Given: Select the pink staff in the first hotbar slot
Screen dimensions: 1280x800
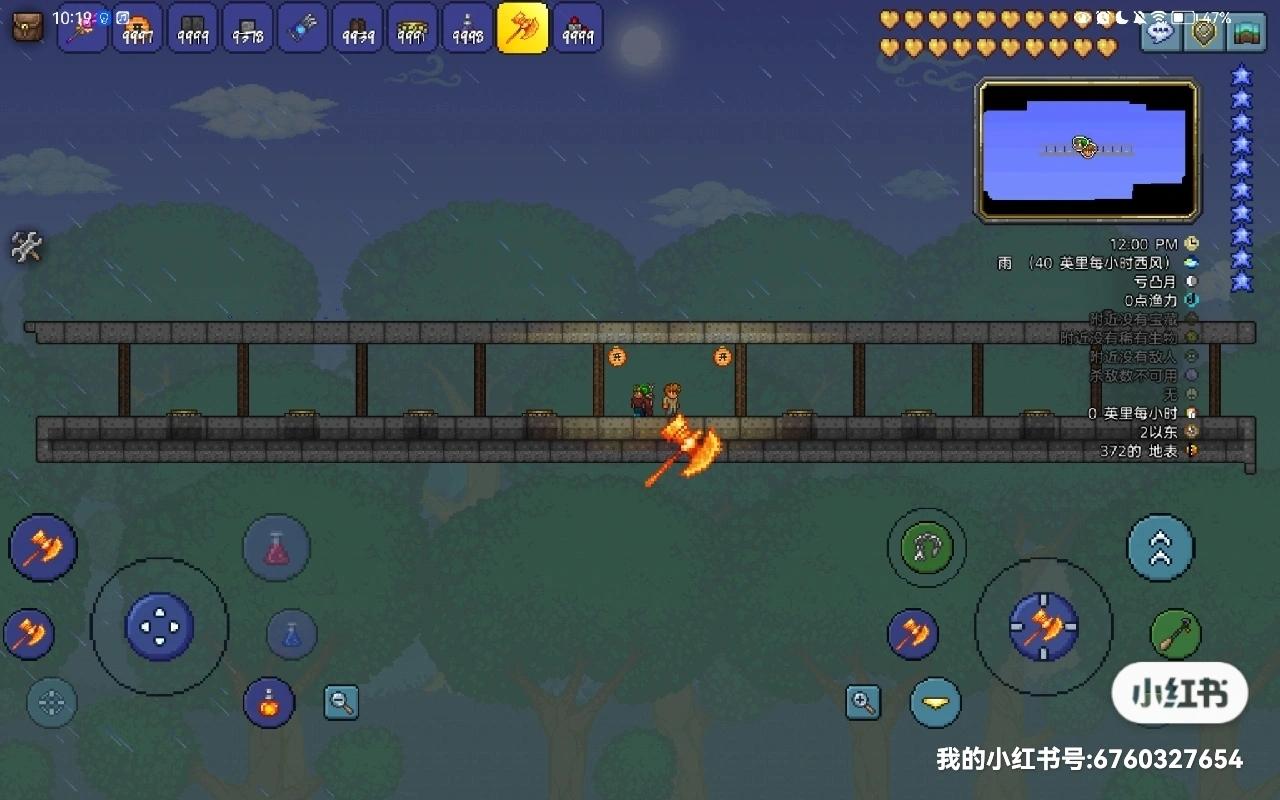Looking at the screenshot, I should [x=81, y=29].
